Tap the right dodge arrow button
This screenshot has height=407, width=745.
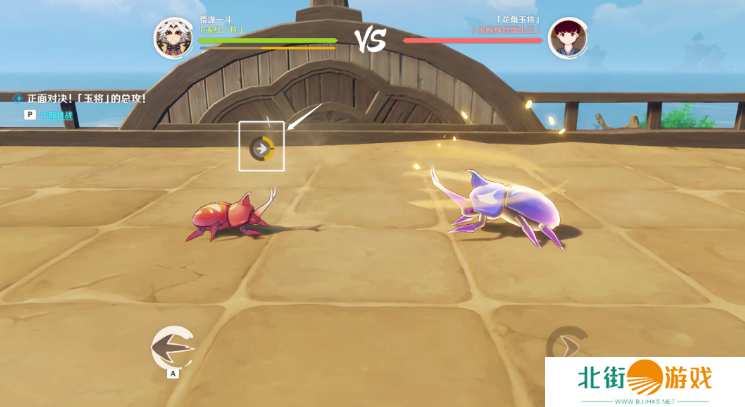click(566, 347)
